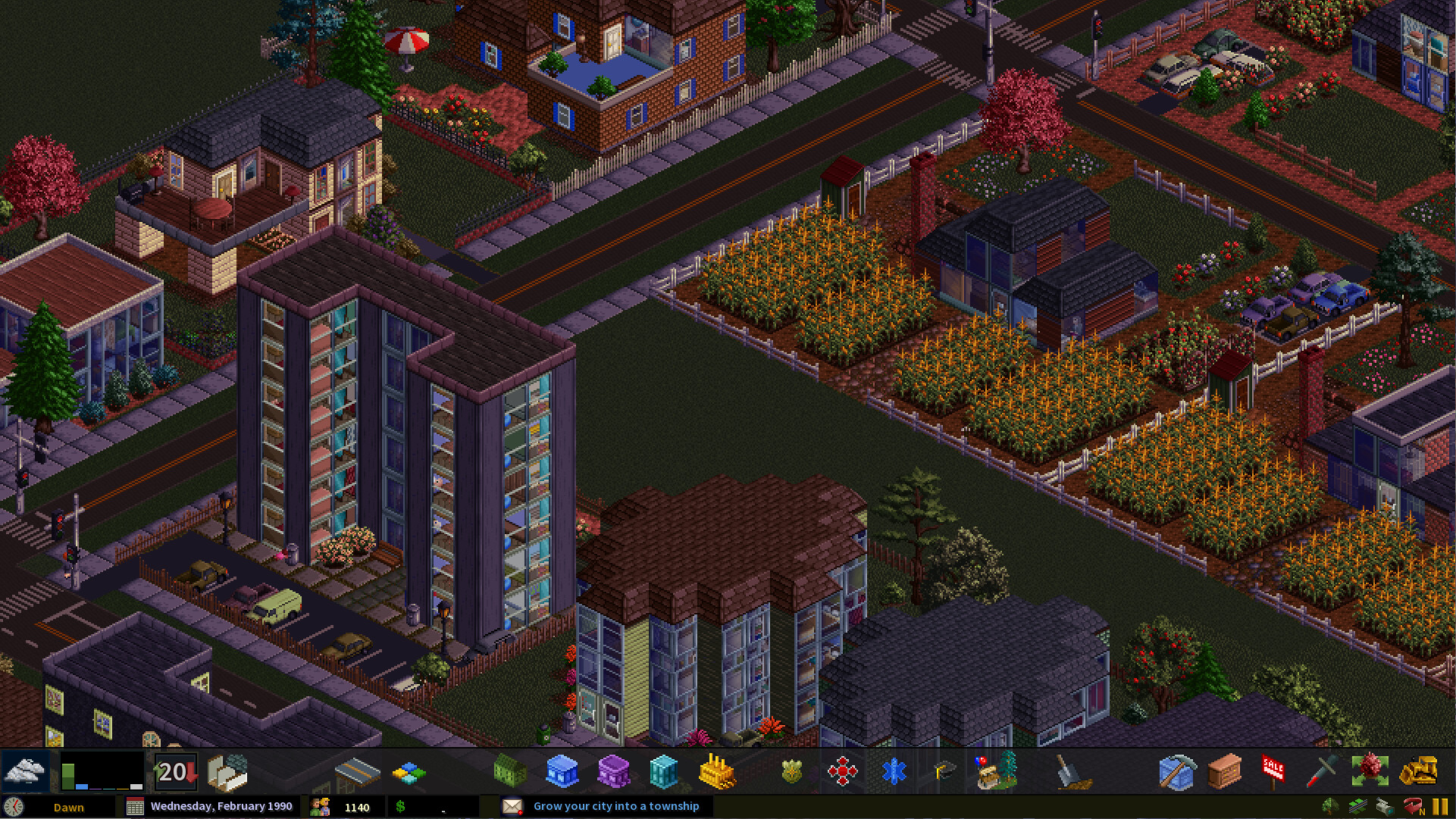Open the eyedropper picker tool
The height and width of the screenshot is (819, 1456).
coord(1317,773)
